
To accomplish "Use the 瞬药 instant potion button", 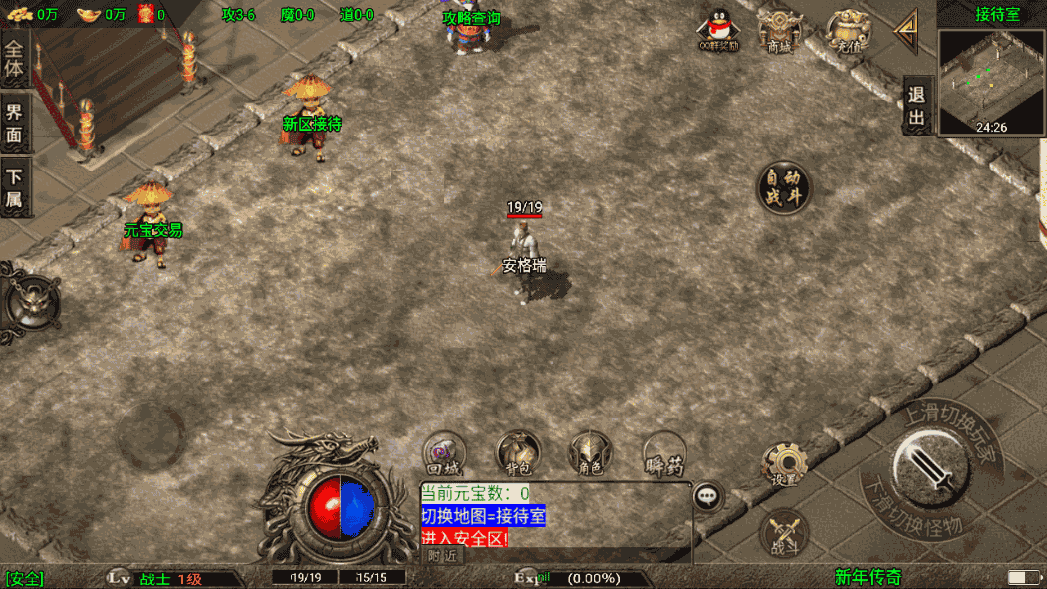I will pos(663,452).
